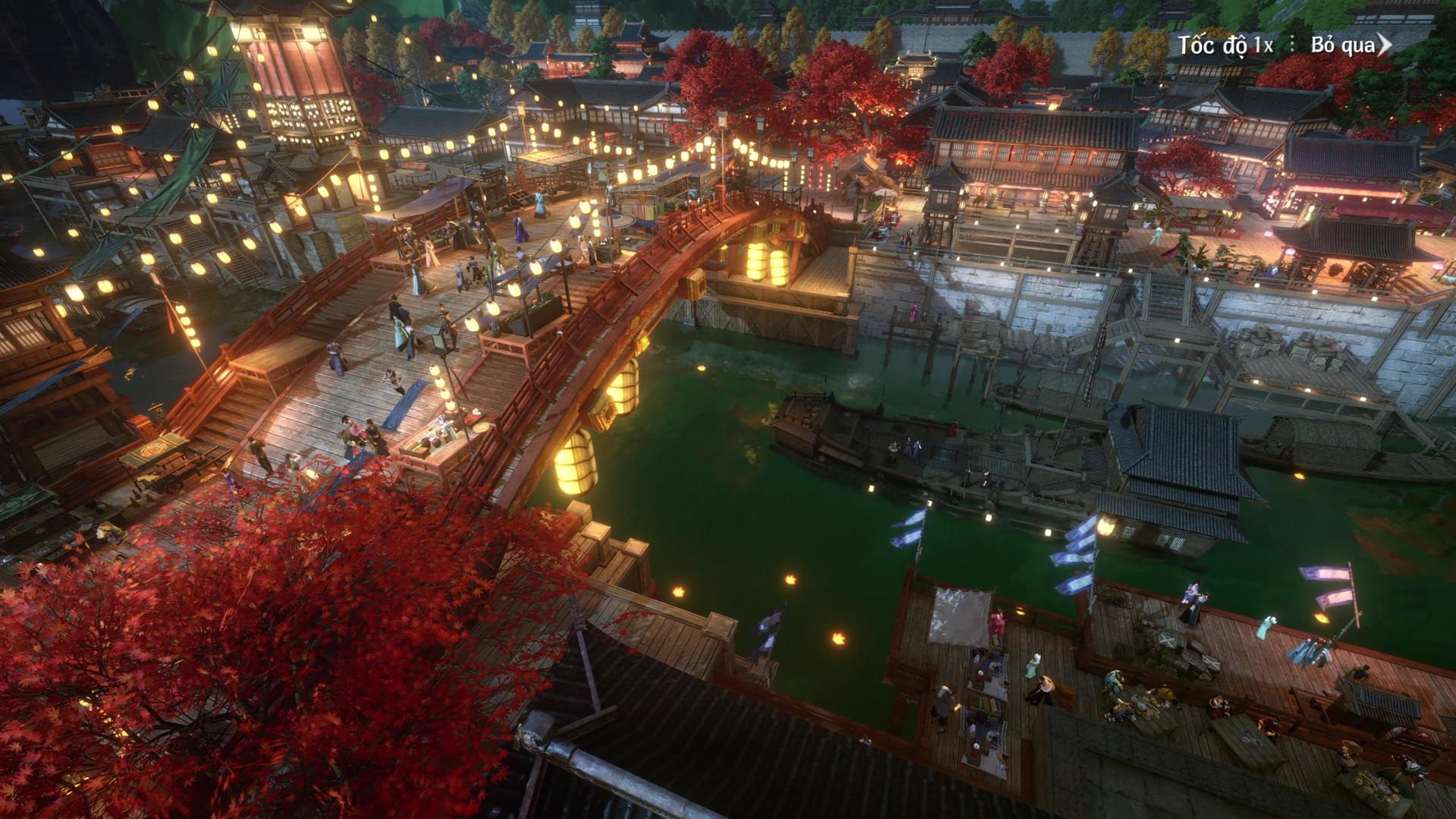Skip the cutscene with "Bỏ qua"
Screen dimensions: 1456x819
coord(1351,46)
